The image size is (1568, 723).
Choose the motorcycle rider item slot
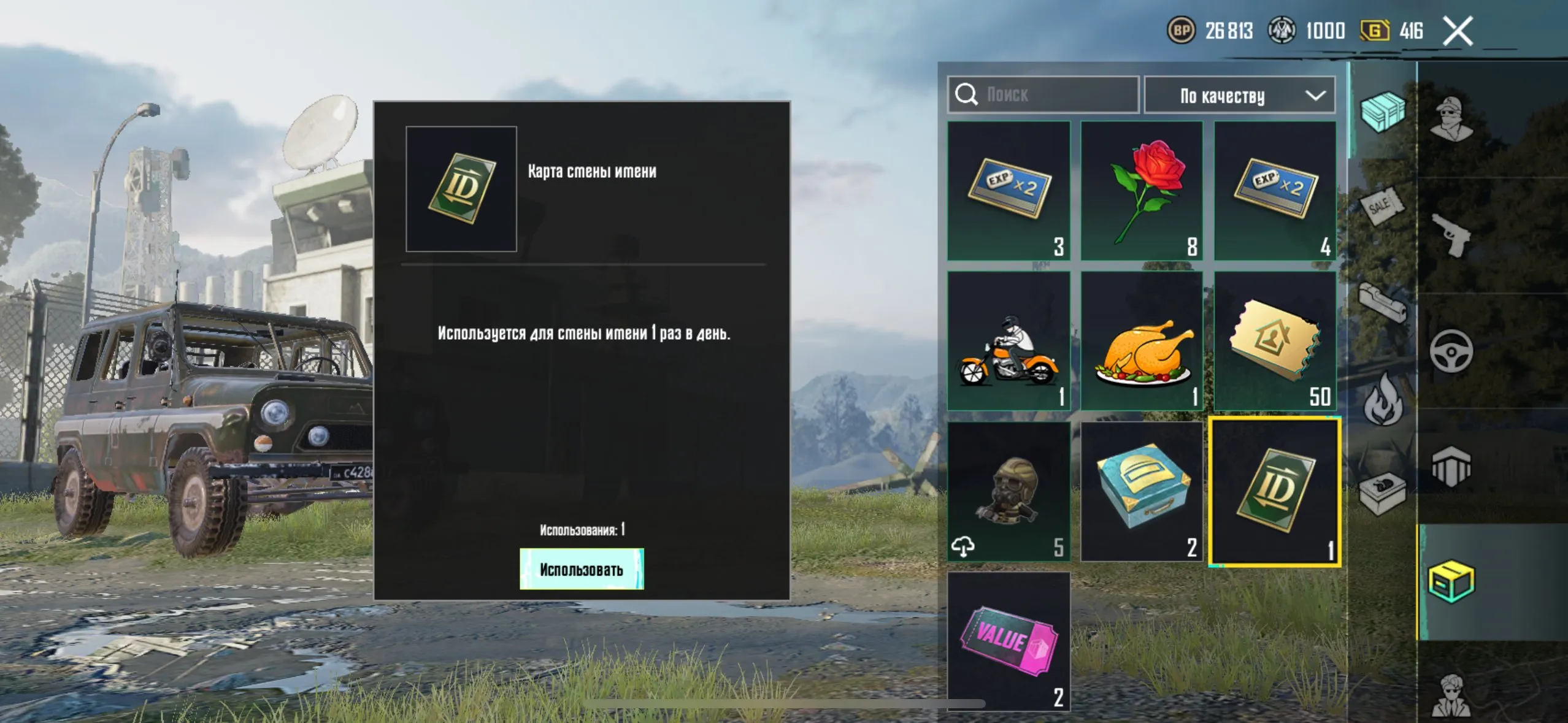[x=1009, y=341]
